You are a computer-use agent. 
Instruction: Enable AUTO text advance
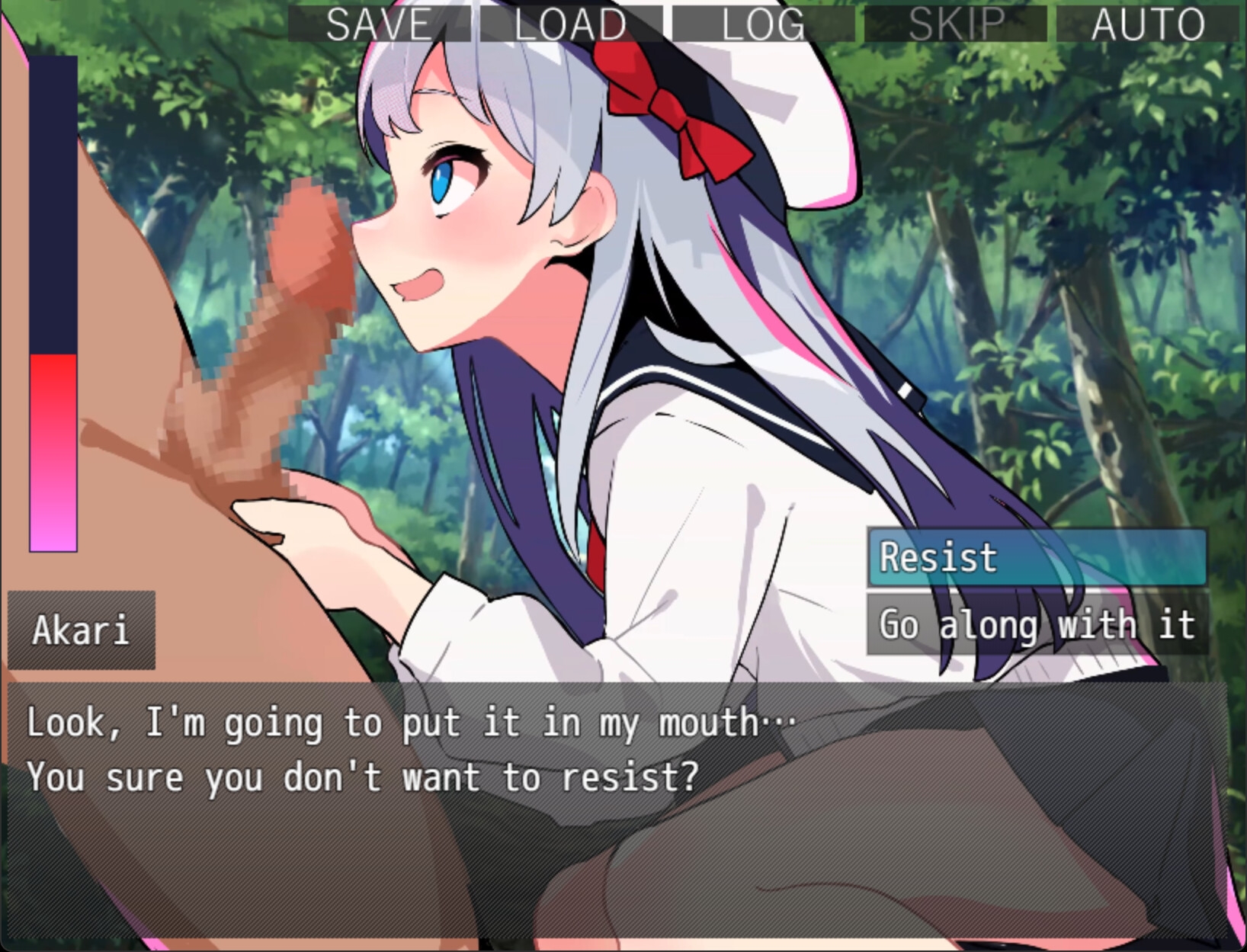pos(1147,23)
